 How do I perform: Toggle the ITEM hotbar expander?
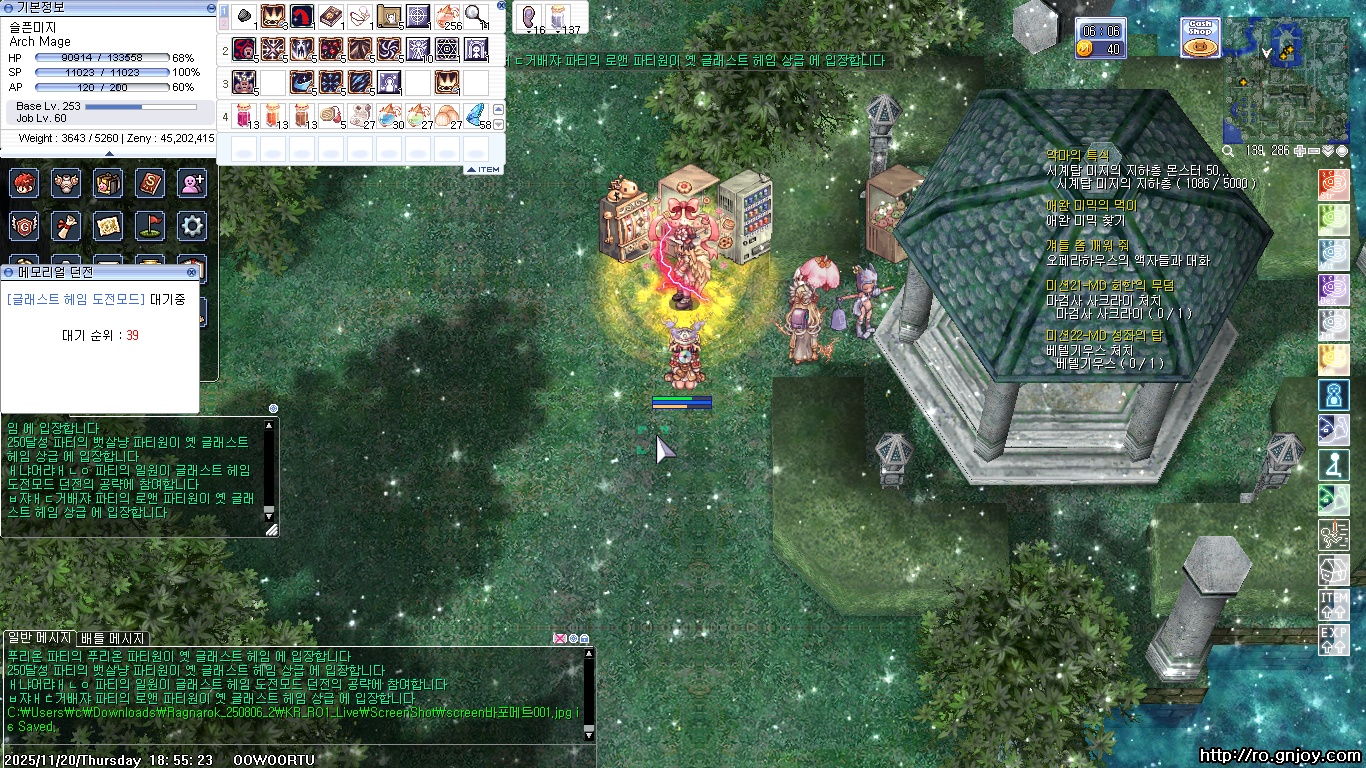click(x=484, y=170)
